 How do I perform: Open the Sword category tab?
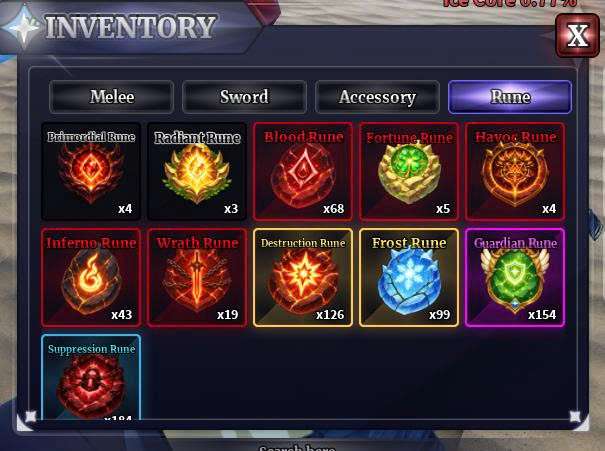tap(244, 97)
